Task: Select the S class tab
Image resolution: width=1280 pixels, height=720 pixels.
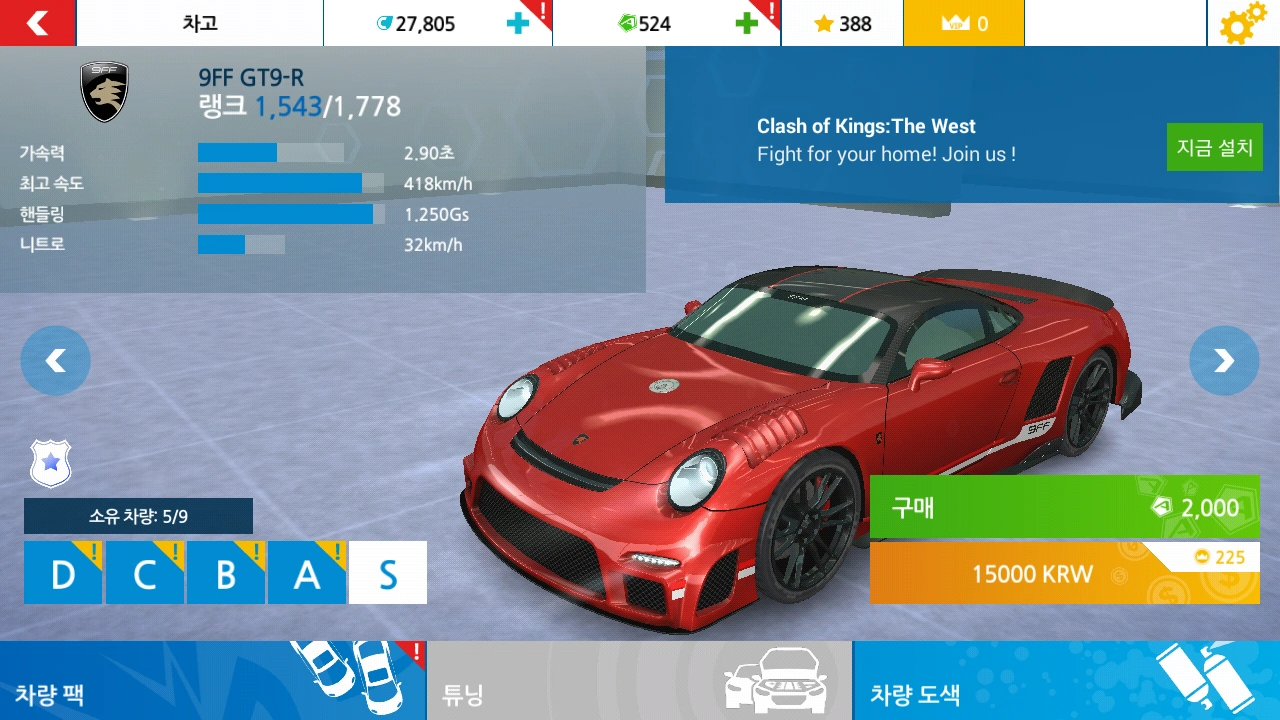Action: point(387,572)
